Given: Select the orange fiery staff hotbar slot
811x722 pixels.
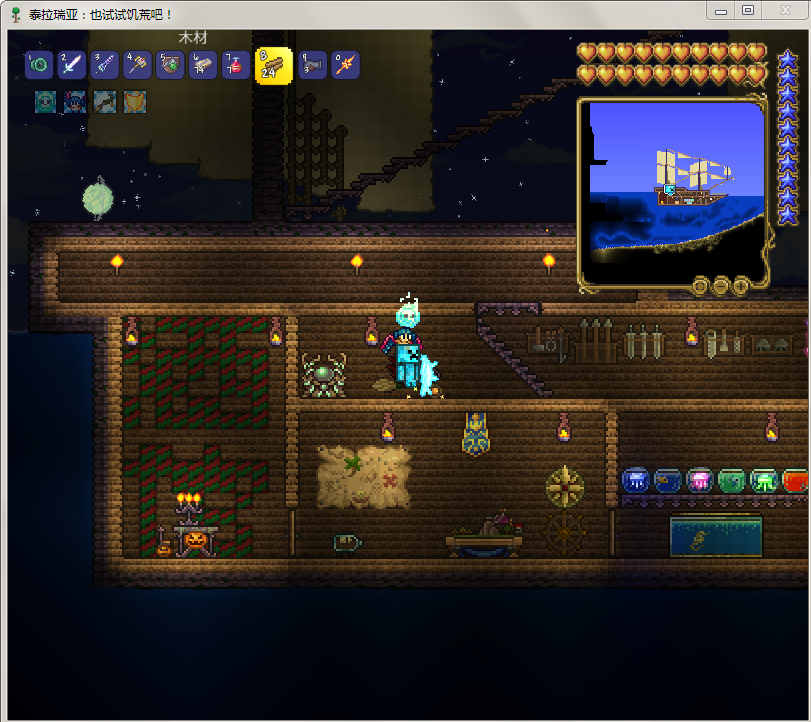Looking at the screenshot, I should (345, 65).
